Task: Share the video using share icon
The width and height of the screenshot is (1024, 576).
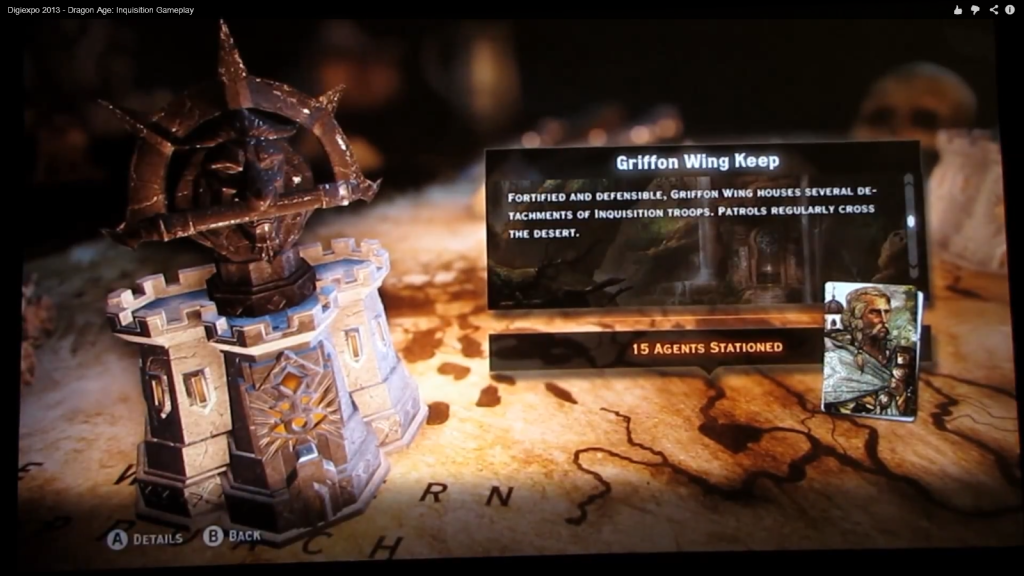Action: coord(993,10)
